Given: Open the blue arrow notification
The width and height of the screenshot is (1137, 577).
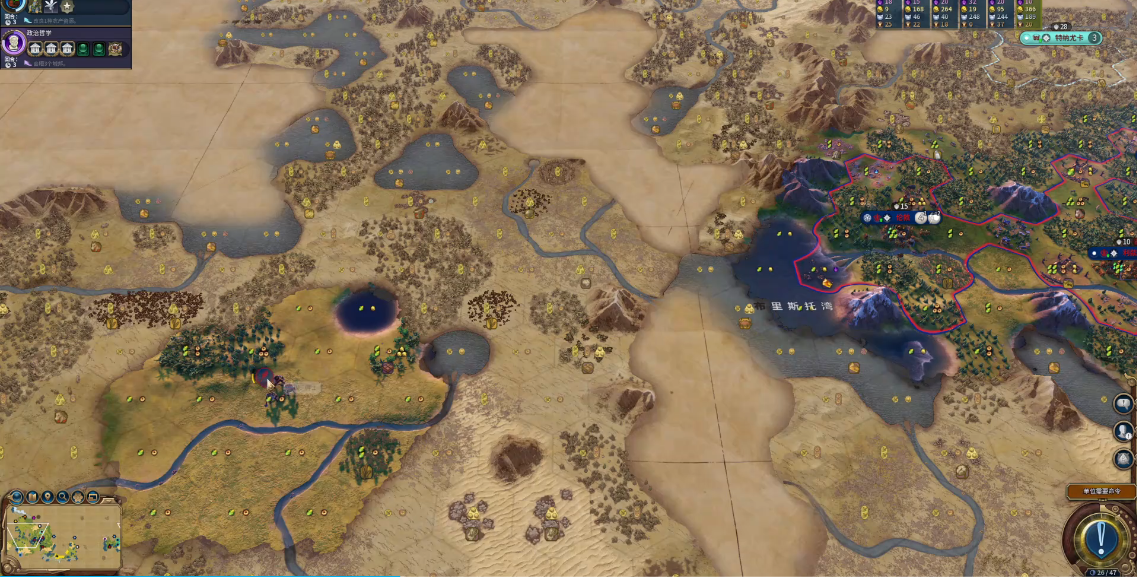Looking at the screenshot, I should click(1124, 459).
